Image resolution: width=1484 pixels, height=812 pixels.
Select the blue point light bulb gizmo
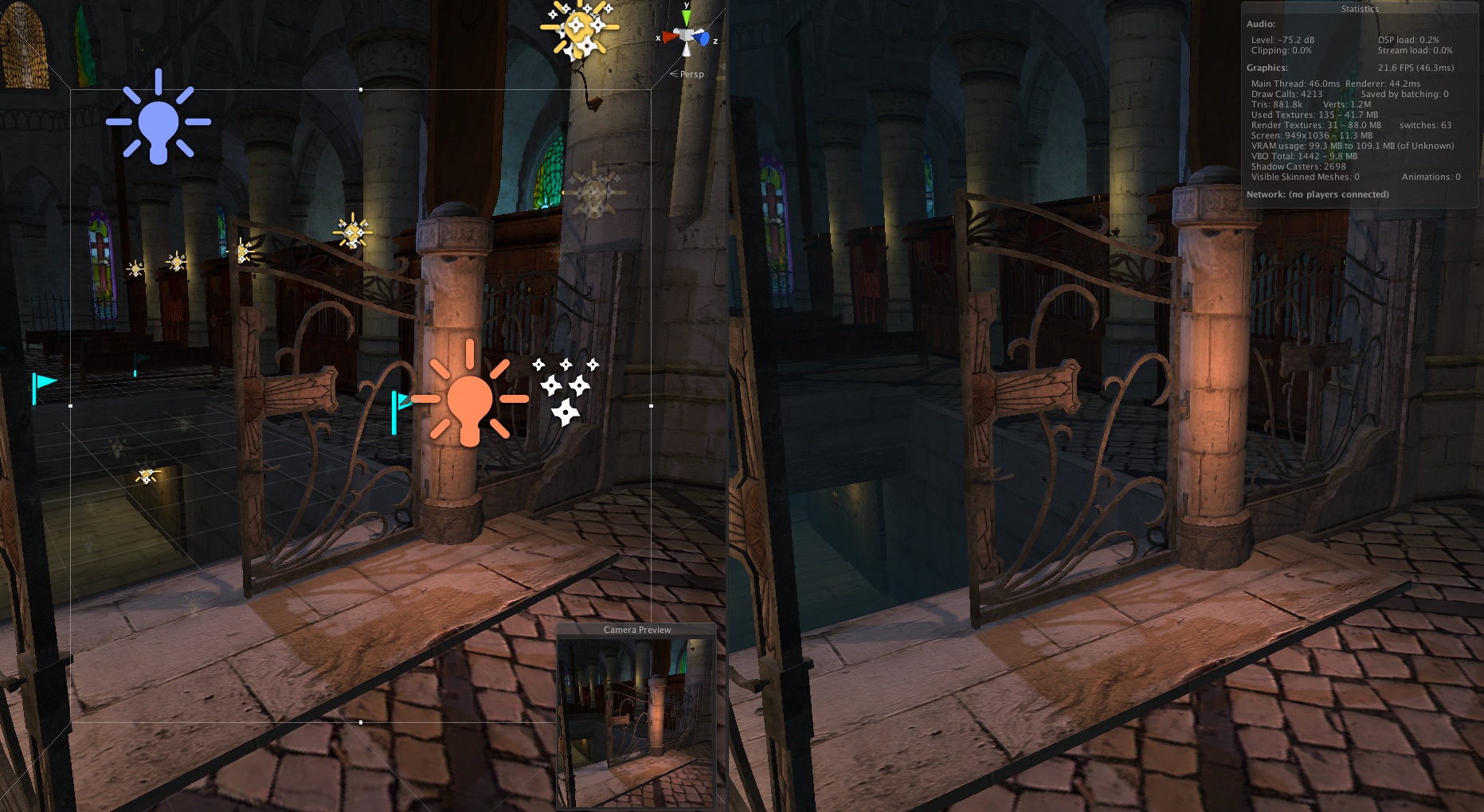(x=158, y=119)
